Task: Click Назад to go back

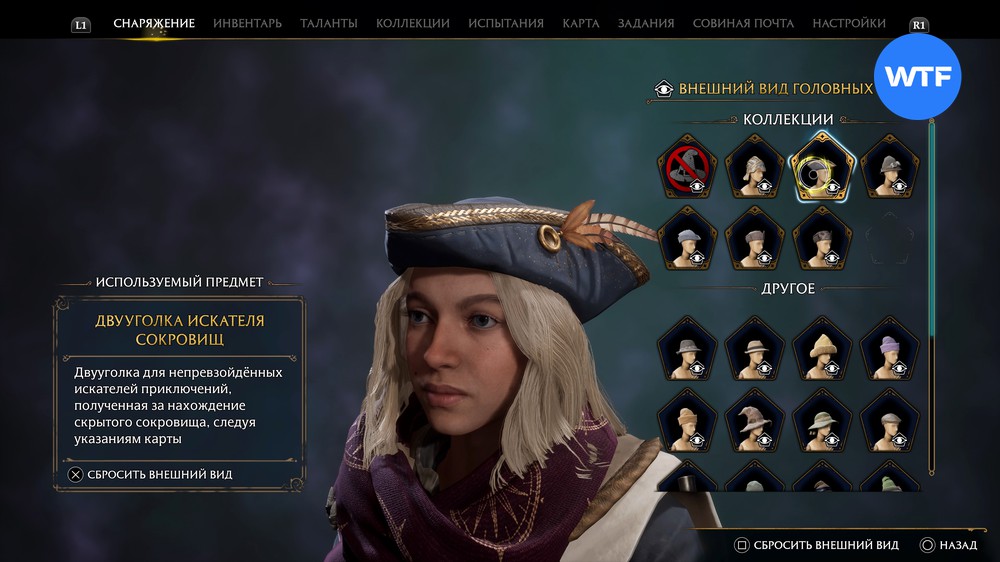Action: tap(949, 545)
